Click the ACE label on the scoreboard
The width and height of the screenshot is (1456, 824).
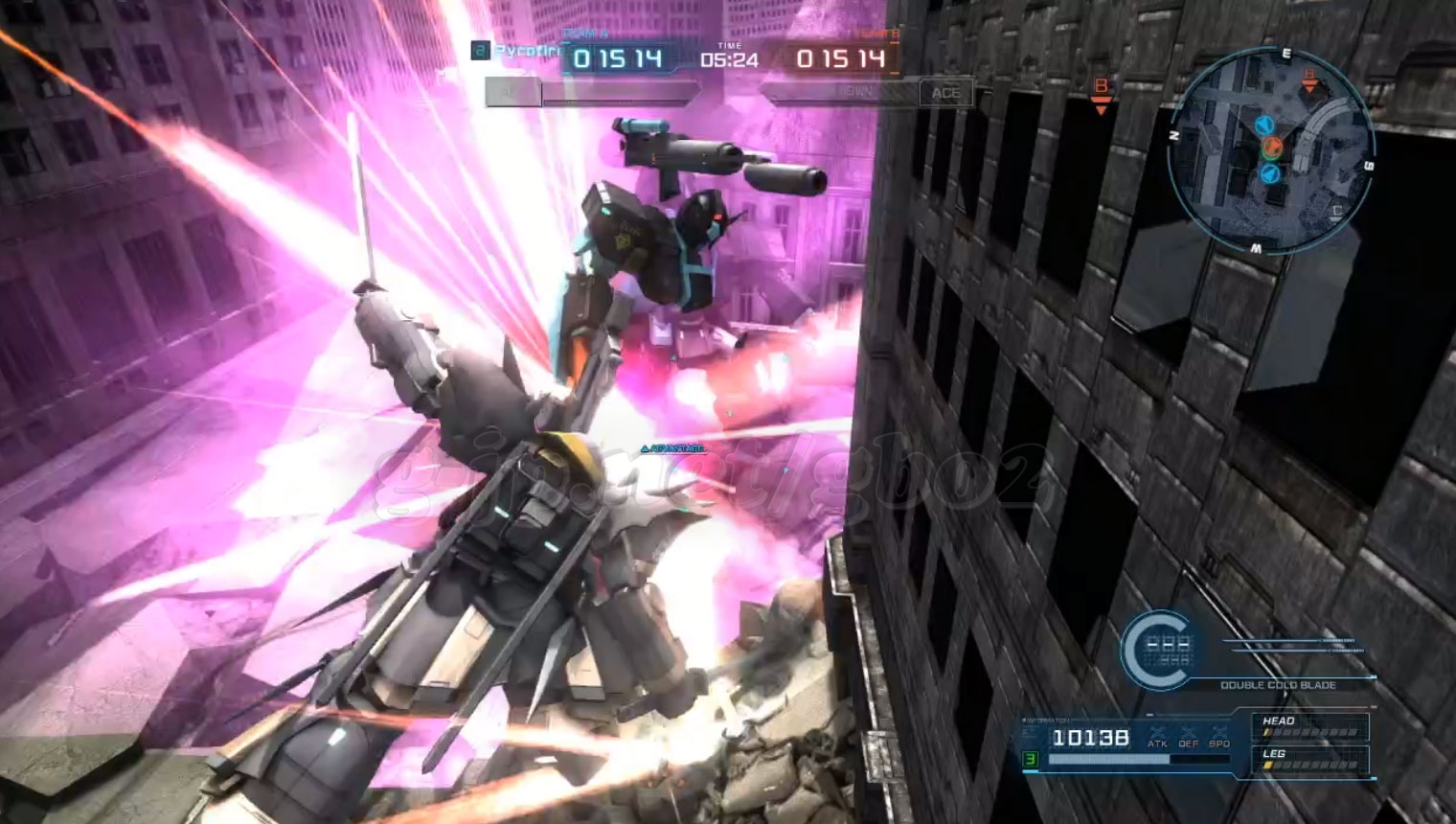[x=944, y=93]
